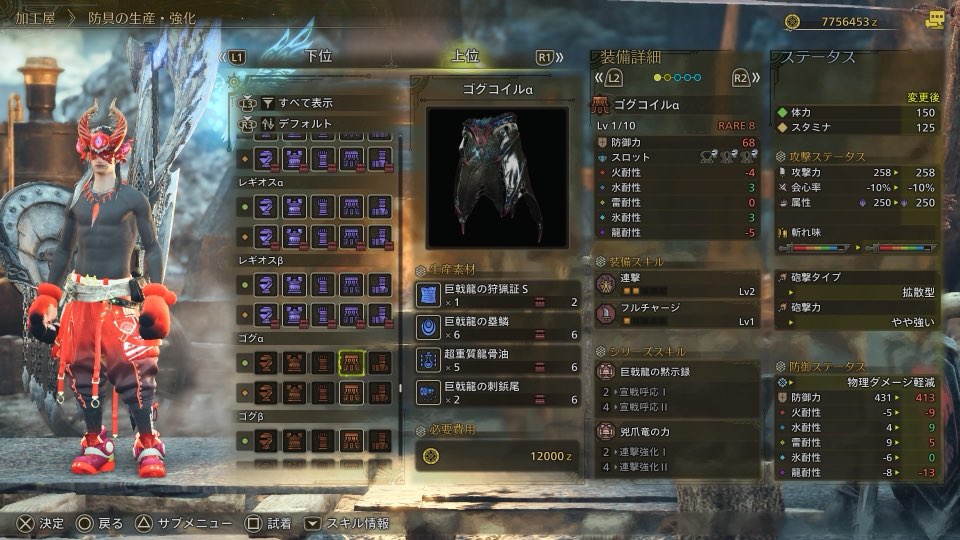Screen dimensions: 960x540
Task: Switch to the 上位 high rank tab
Action: (465, 57)
